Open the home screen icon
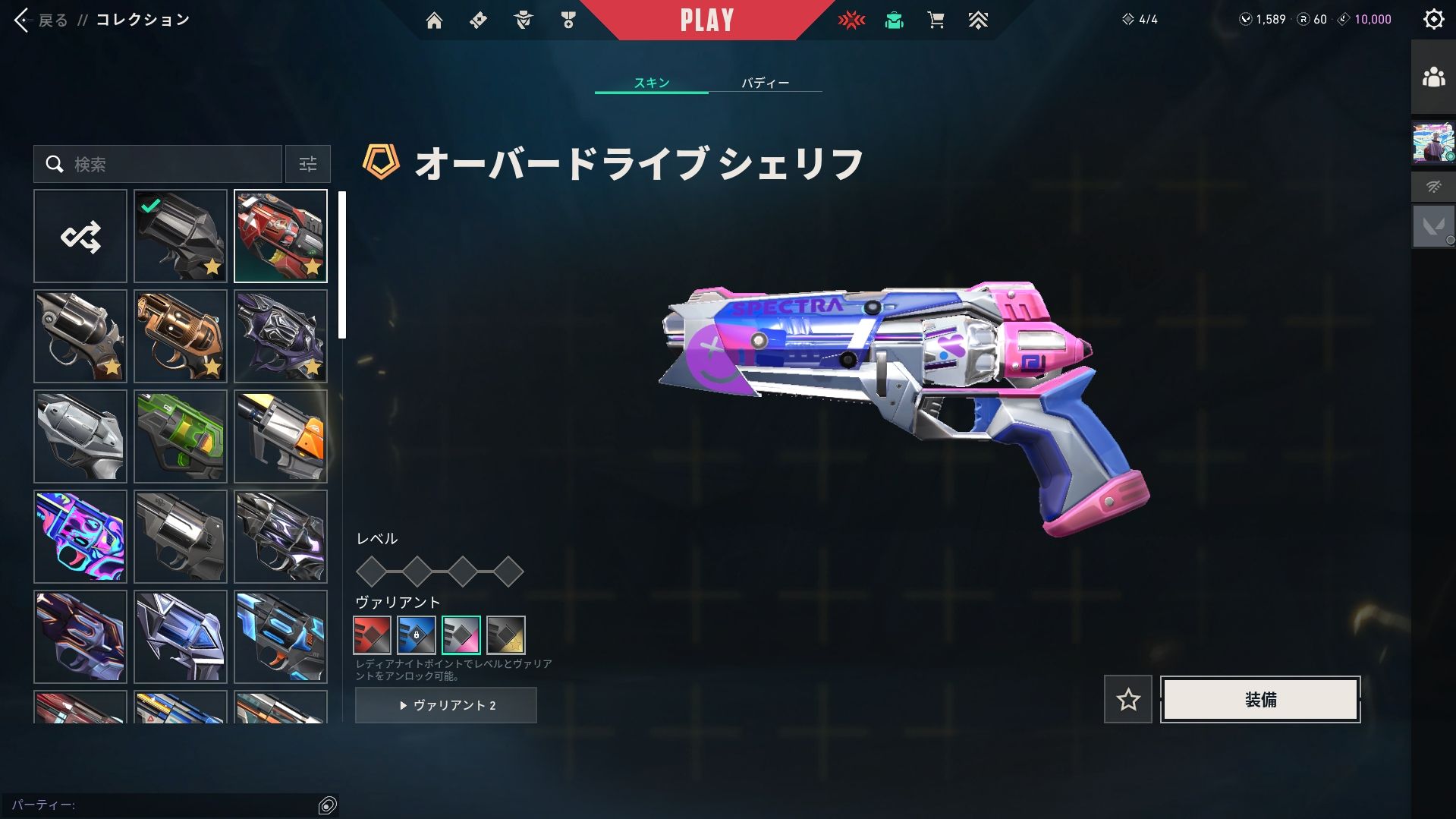 click(x=434, y=20)
